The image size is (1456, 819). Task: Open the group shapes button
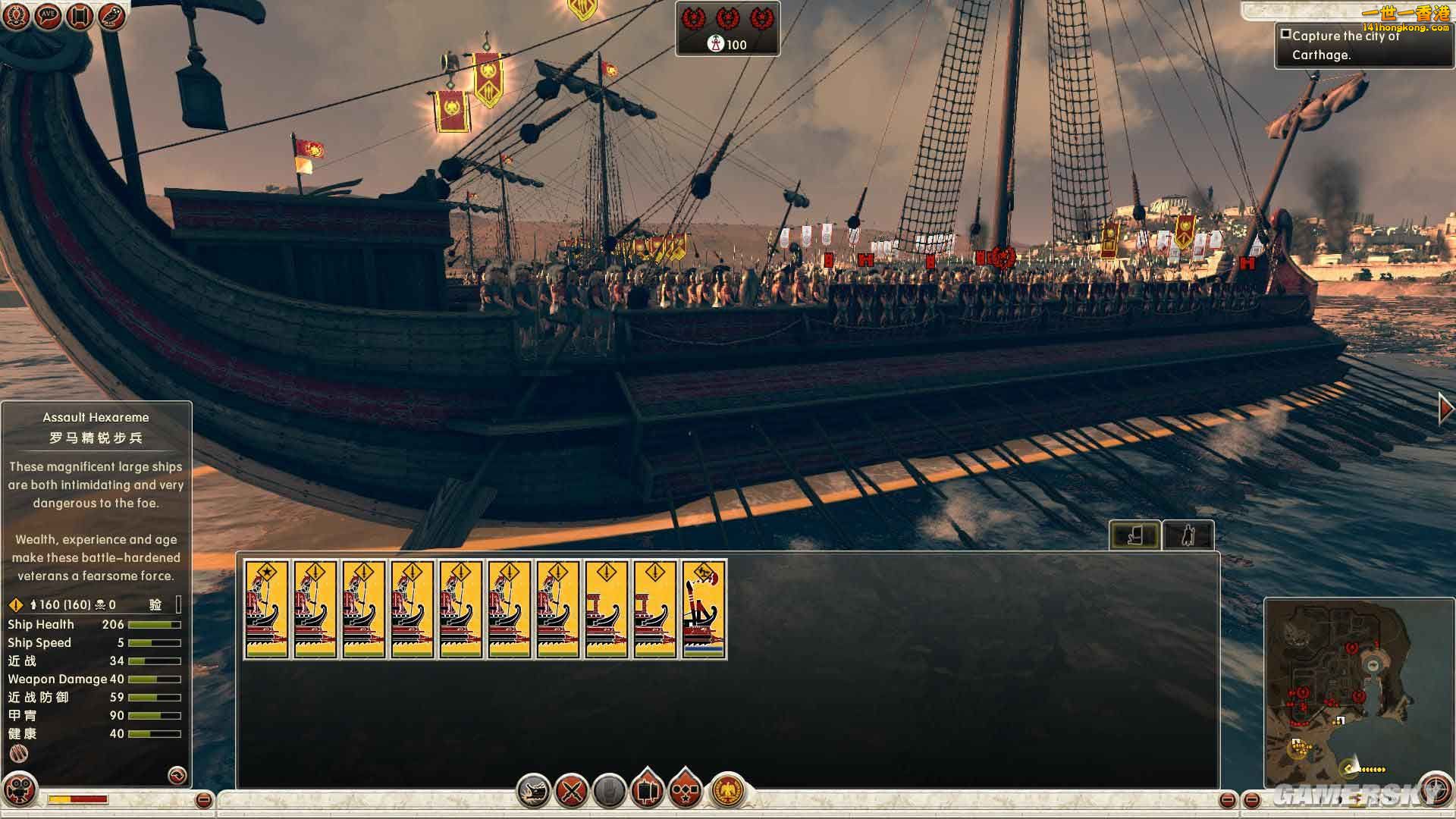pos(686,790)
